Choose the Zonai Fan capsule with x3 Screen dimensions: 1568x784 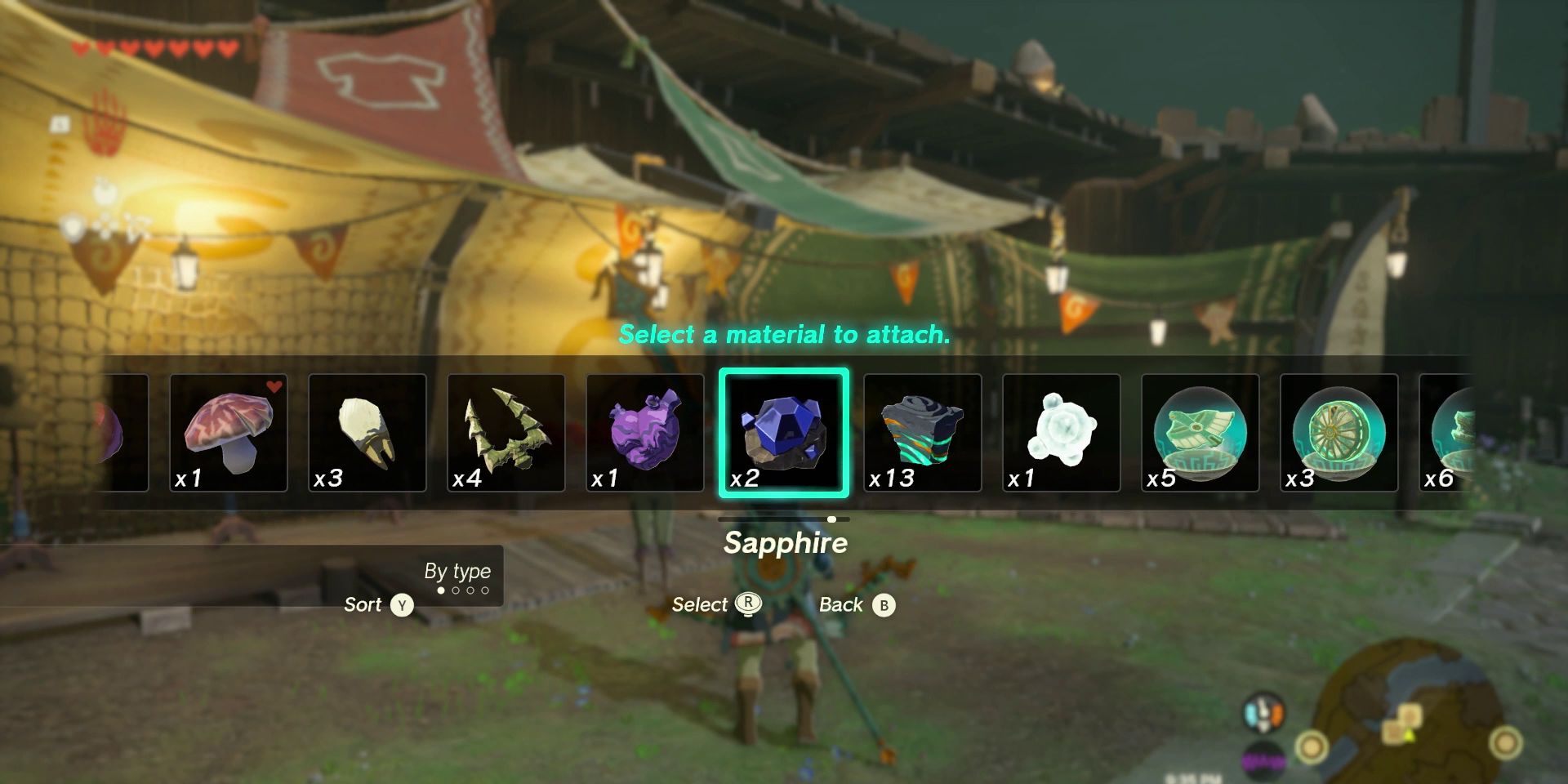[x=1338, y=433]
